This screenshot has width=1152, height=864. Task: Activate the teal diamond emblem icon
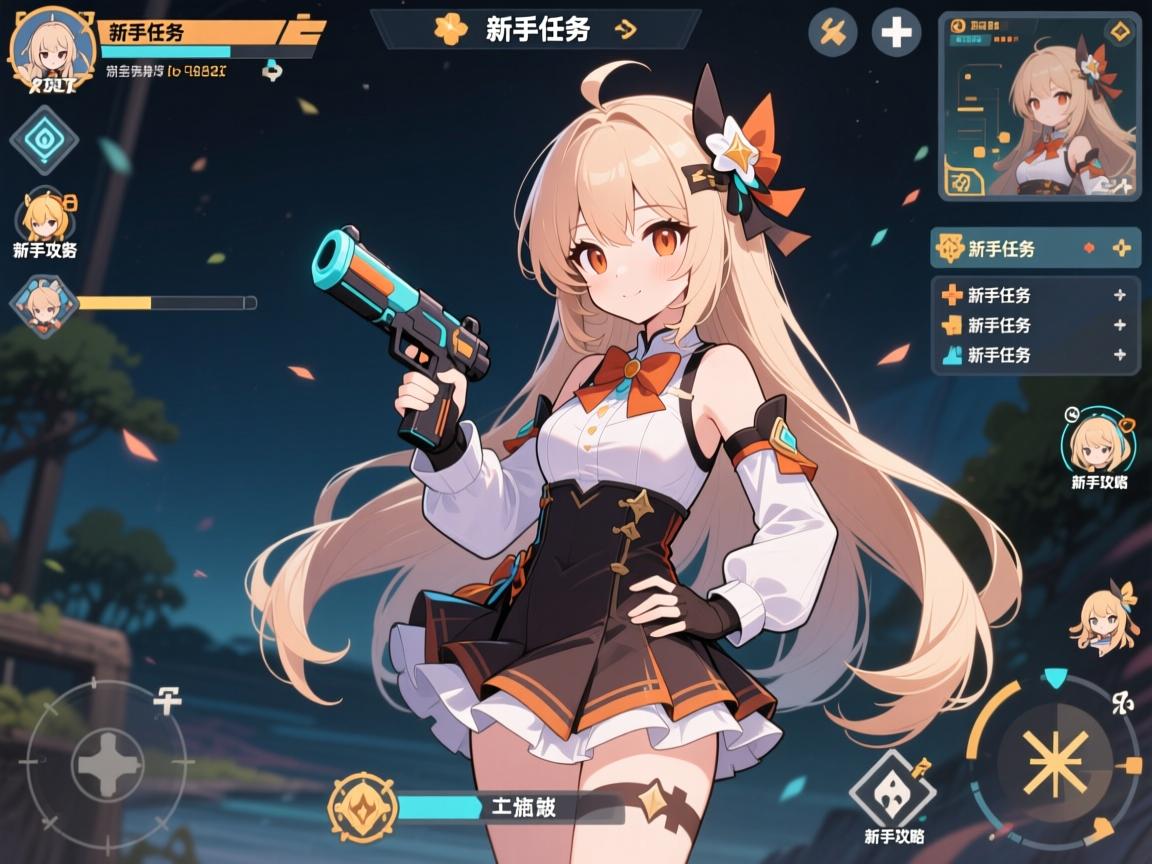[x=44, y=140]
